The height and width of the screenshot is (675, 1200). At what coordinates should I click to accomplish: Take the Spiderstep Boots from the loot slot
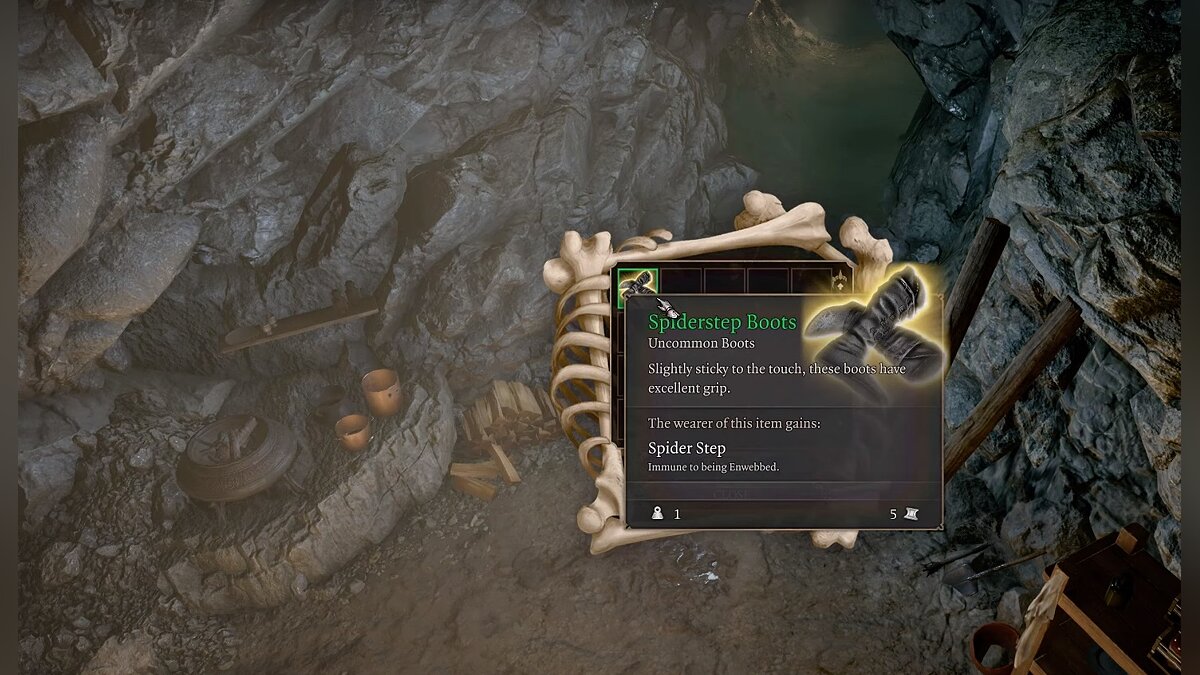pyautogui.click(x=637, y=284)
